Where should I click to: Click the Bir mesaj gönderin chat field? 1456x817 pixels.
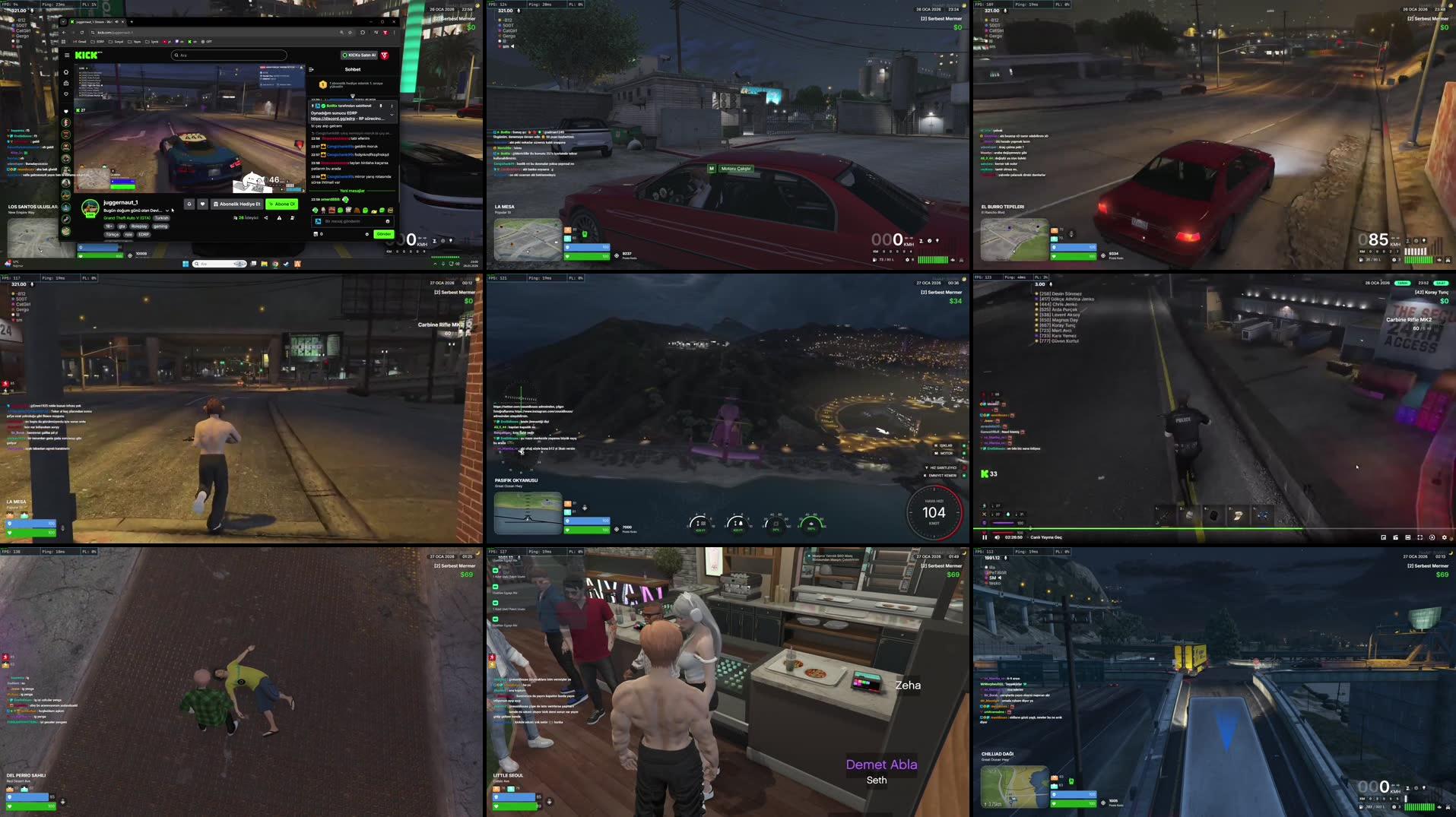pyautogui.click(x=342, y=222)
